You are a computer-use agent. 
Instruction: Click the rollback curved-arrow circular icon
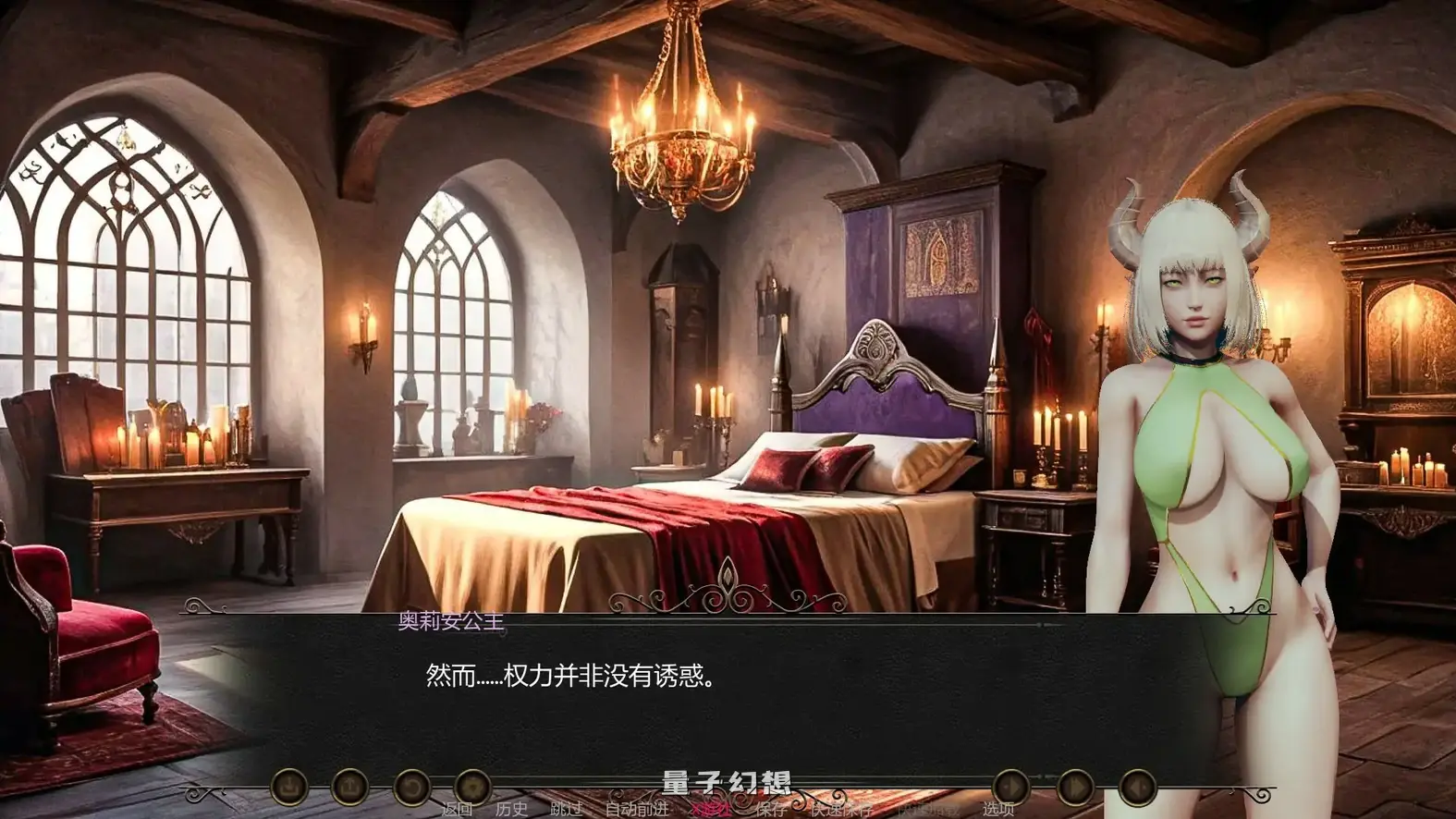coord(413,788)
